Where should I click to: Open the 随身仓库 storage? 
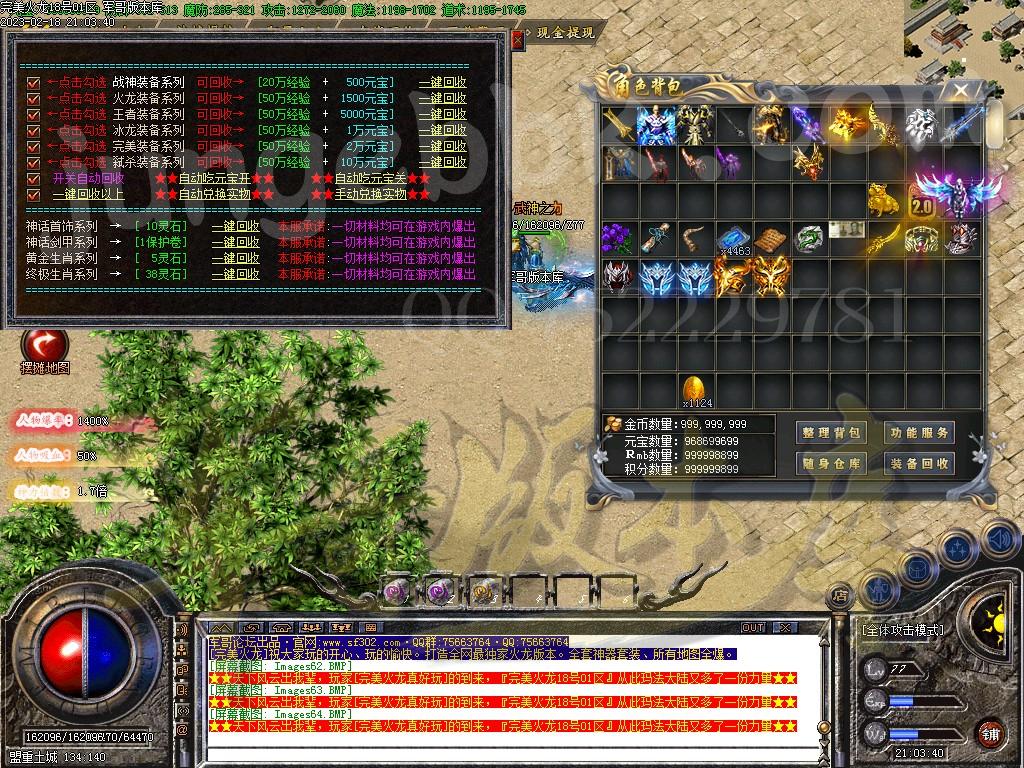[x=831, y=463]
